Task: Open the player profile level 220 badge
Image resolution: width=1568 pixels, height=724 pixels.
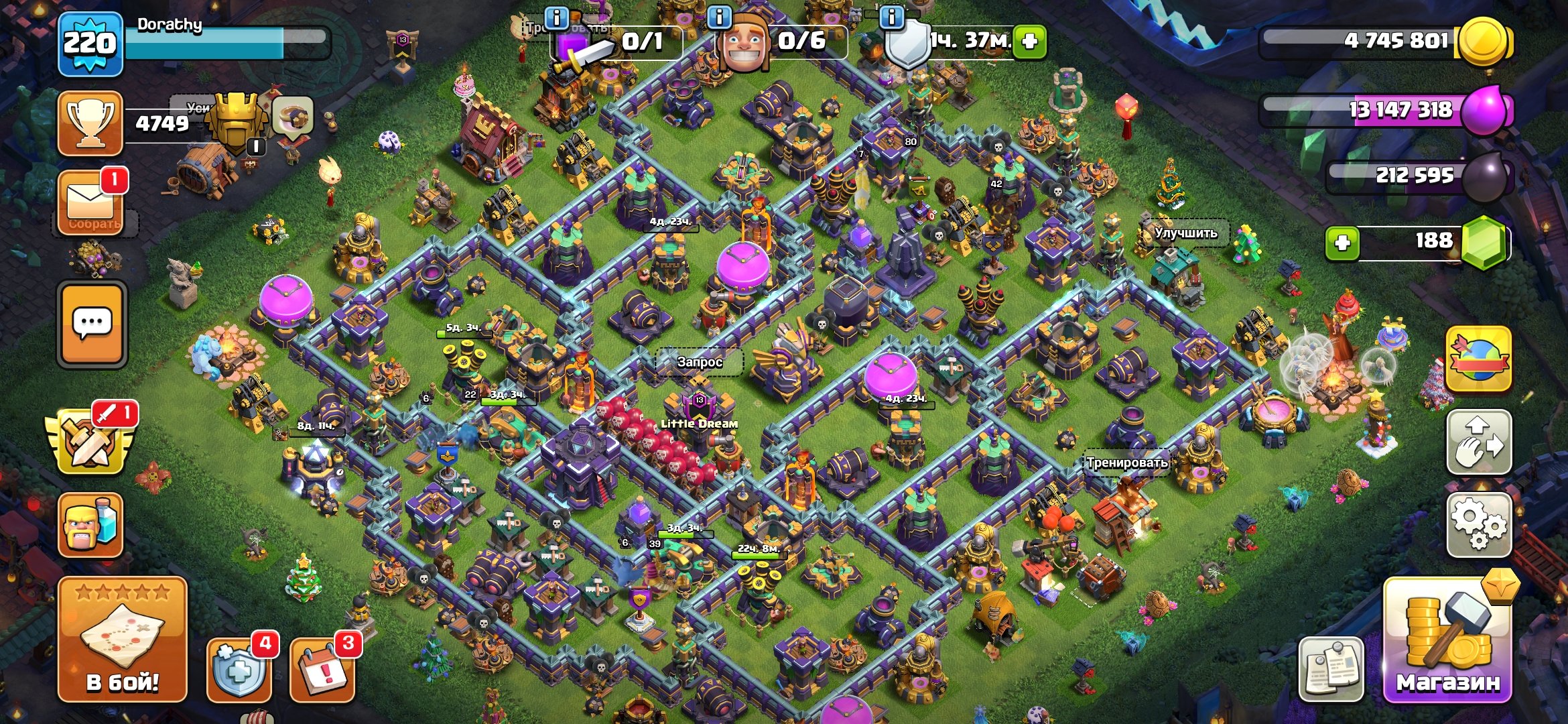Action: [x=90, y=44]
